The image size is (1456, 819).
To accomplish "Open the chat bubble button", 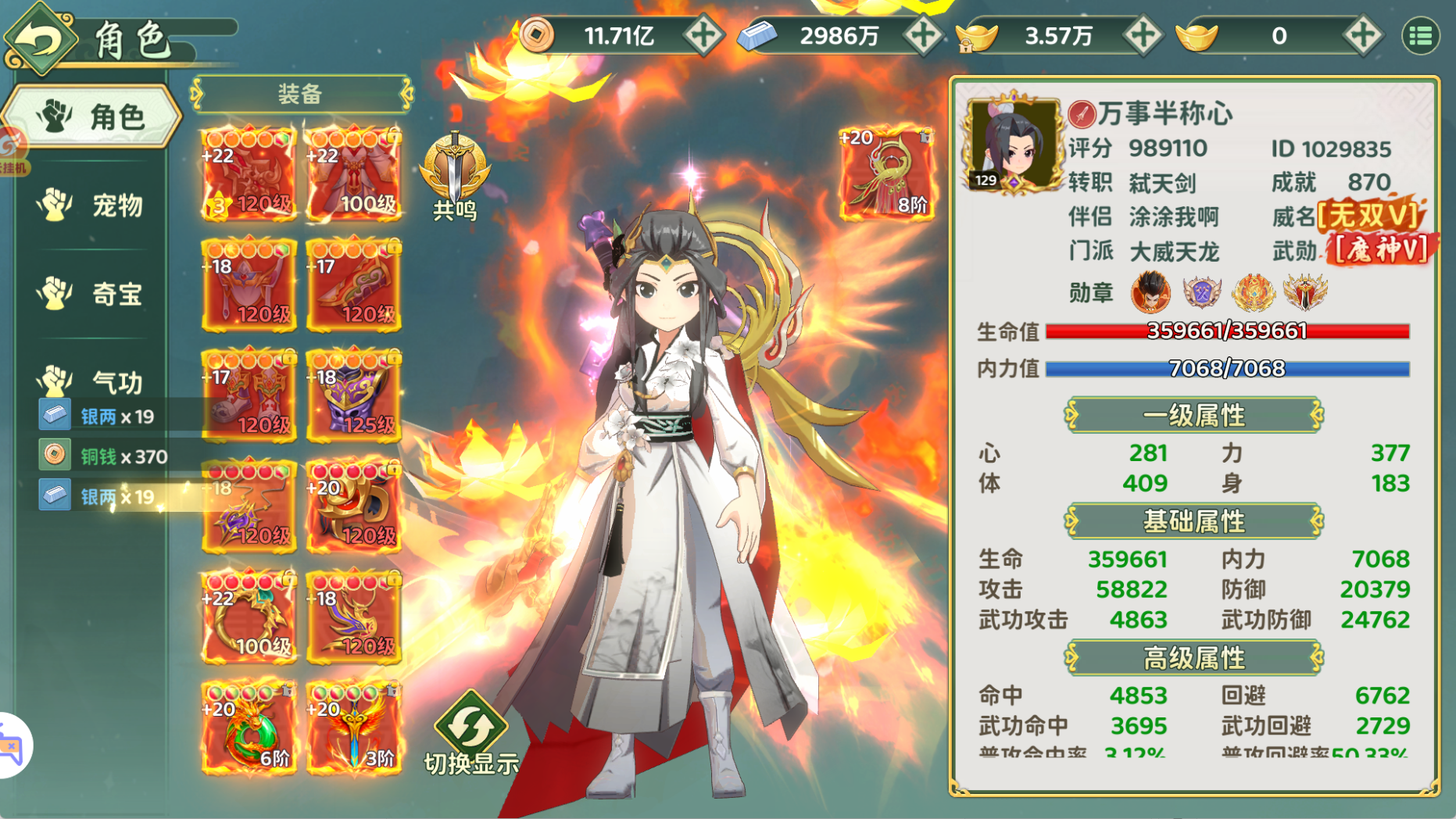I will (x=11, y=746).
